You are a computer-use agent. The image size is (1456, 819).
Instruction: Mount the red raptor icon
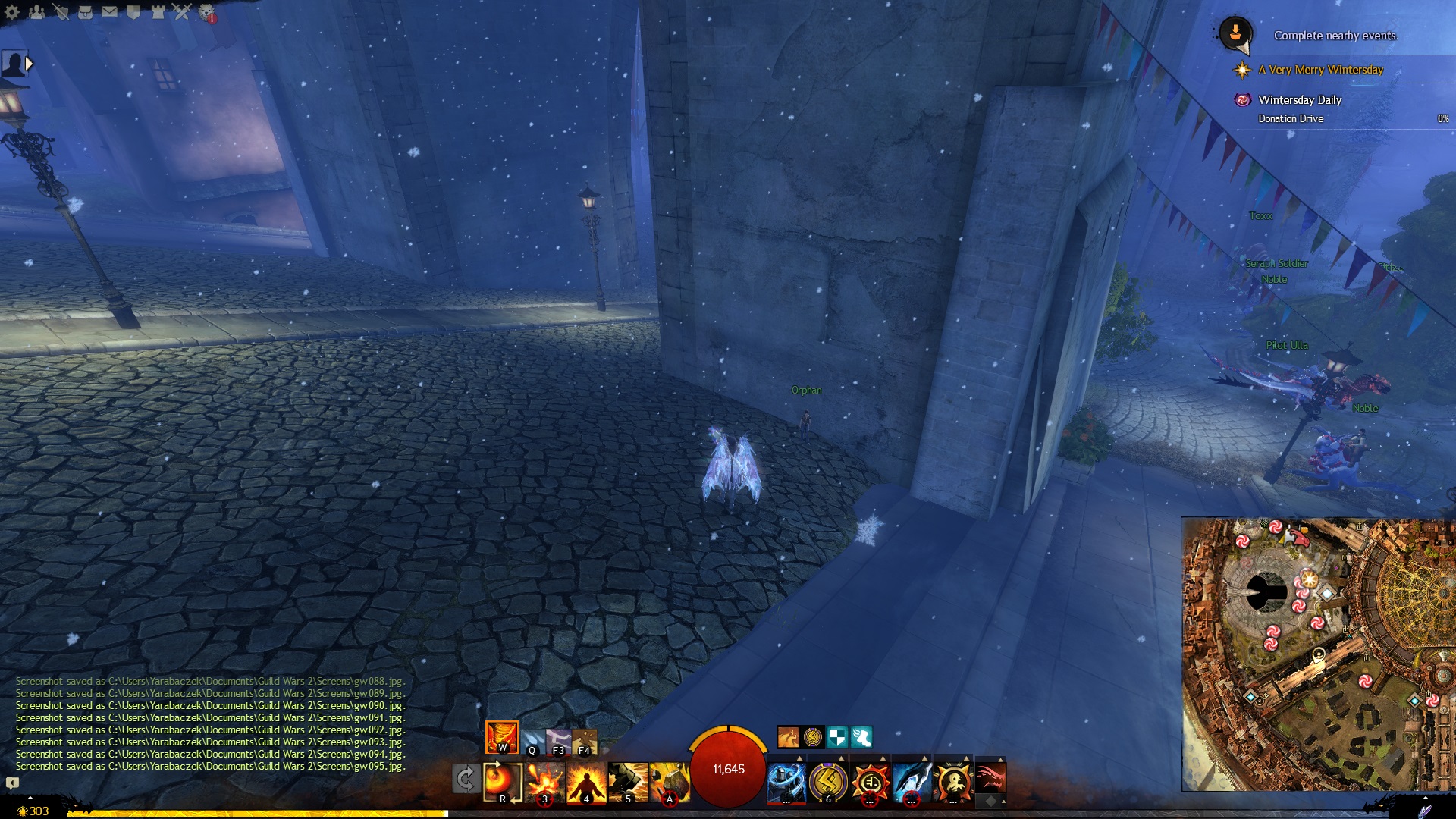click(x=990, y=777)
